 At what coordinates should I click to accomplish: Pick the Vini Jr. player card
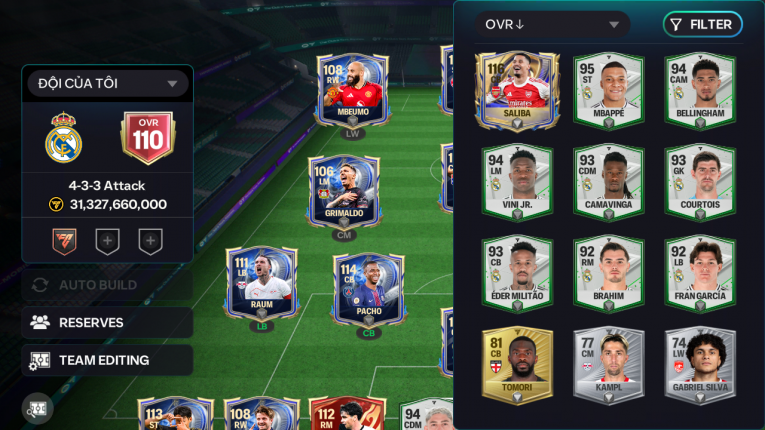517,182
